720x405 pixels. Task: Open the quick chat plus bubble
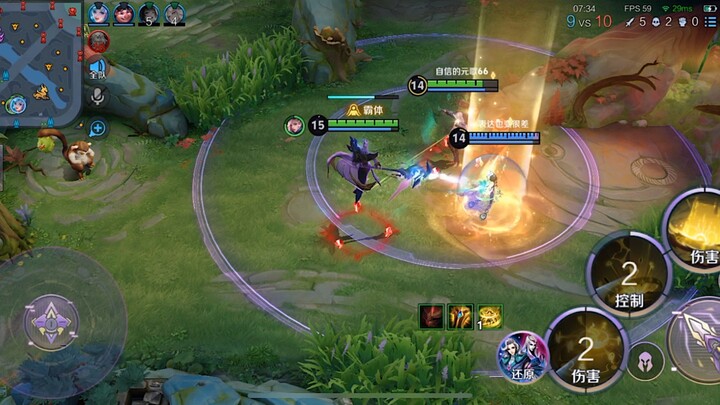coord(97,128)
